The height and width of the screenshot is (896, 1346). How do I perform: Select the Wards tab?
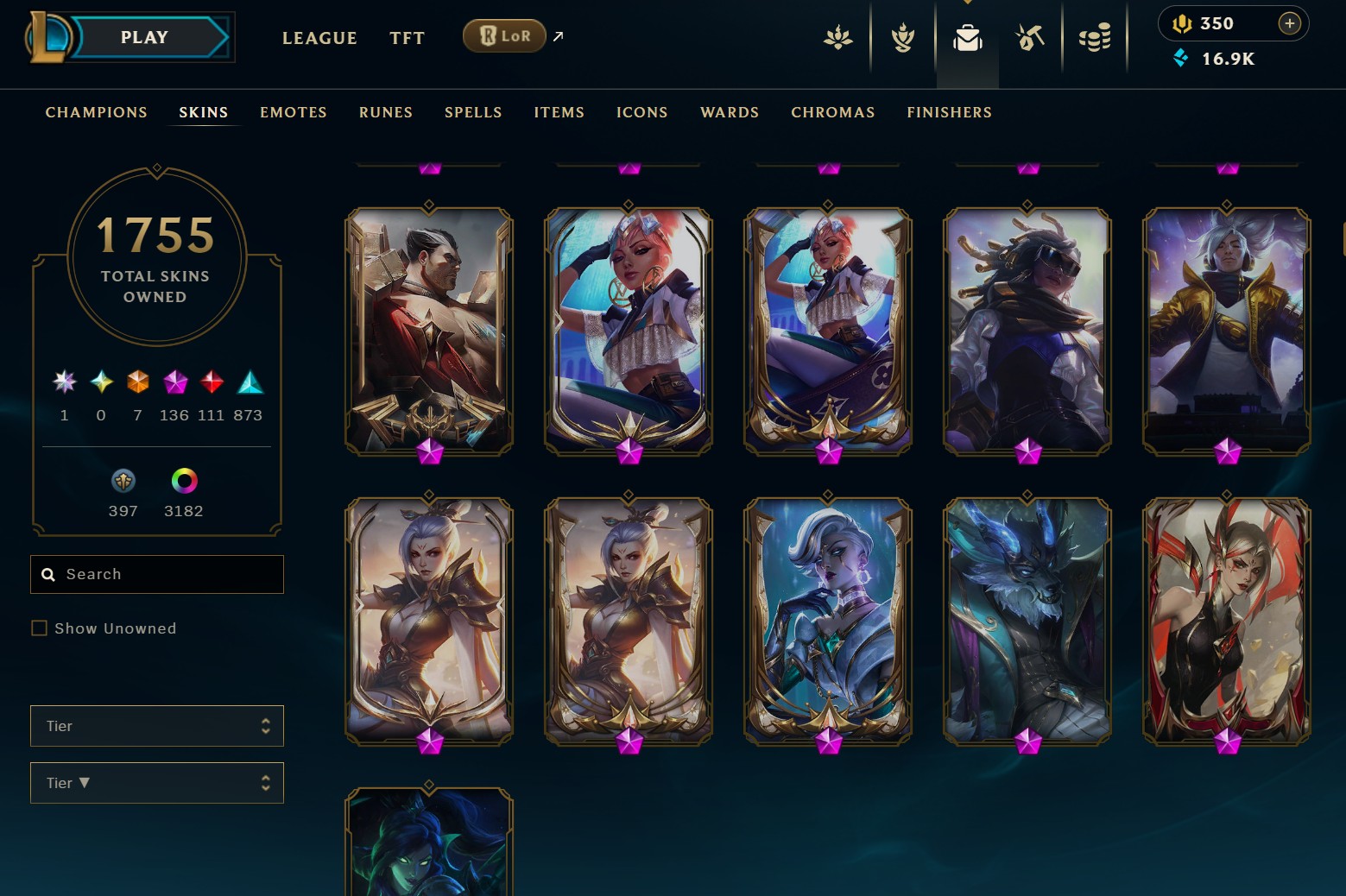(730, 112)
